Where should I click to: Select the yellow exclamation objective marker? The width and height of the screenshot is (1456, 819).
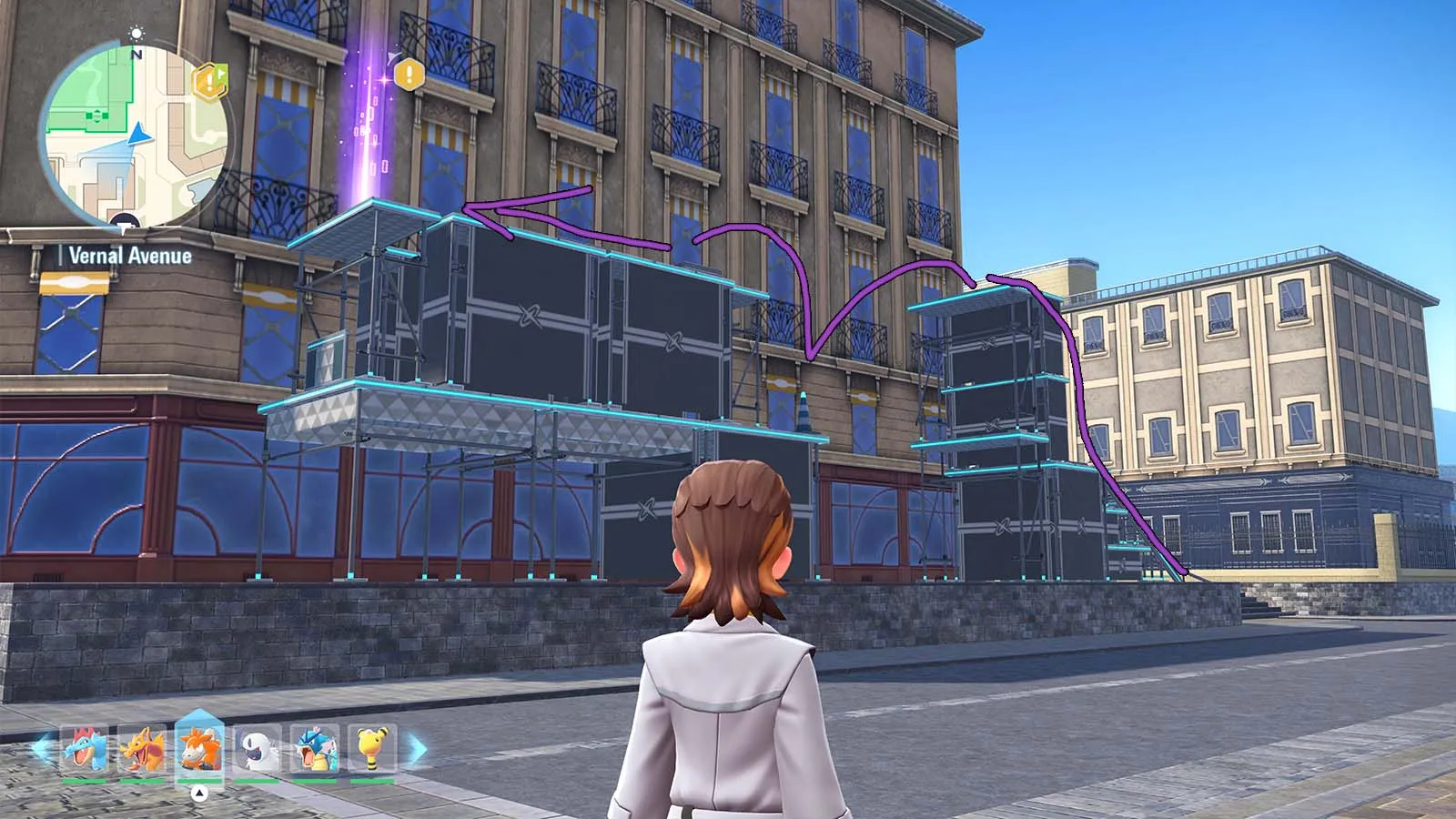tap(409, 73)
